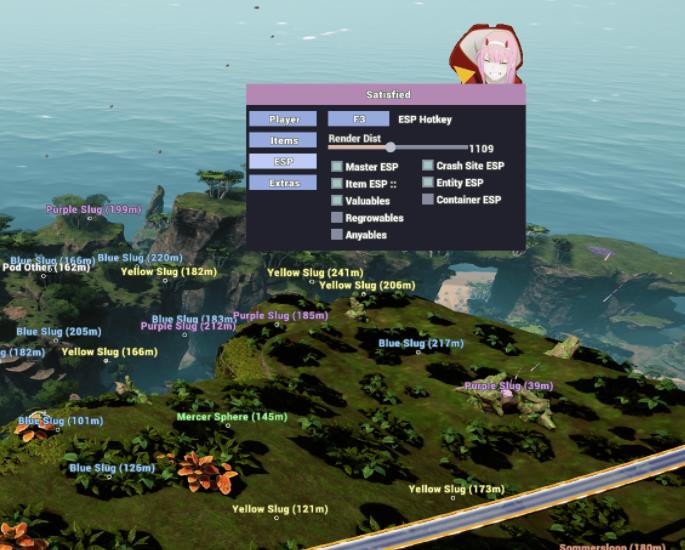This screenshot has width=685, height=550.
Task: Toggle Crash Site ESP off
Action: click(x=428, y=166)
